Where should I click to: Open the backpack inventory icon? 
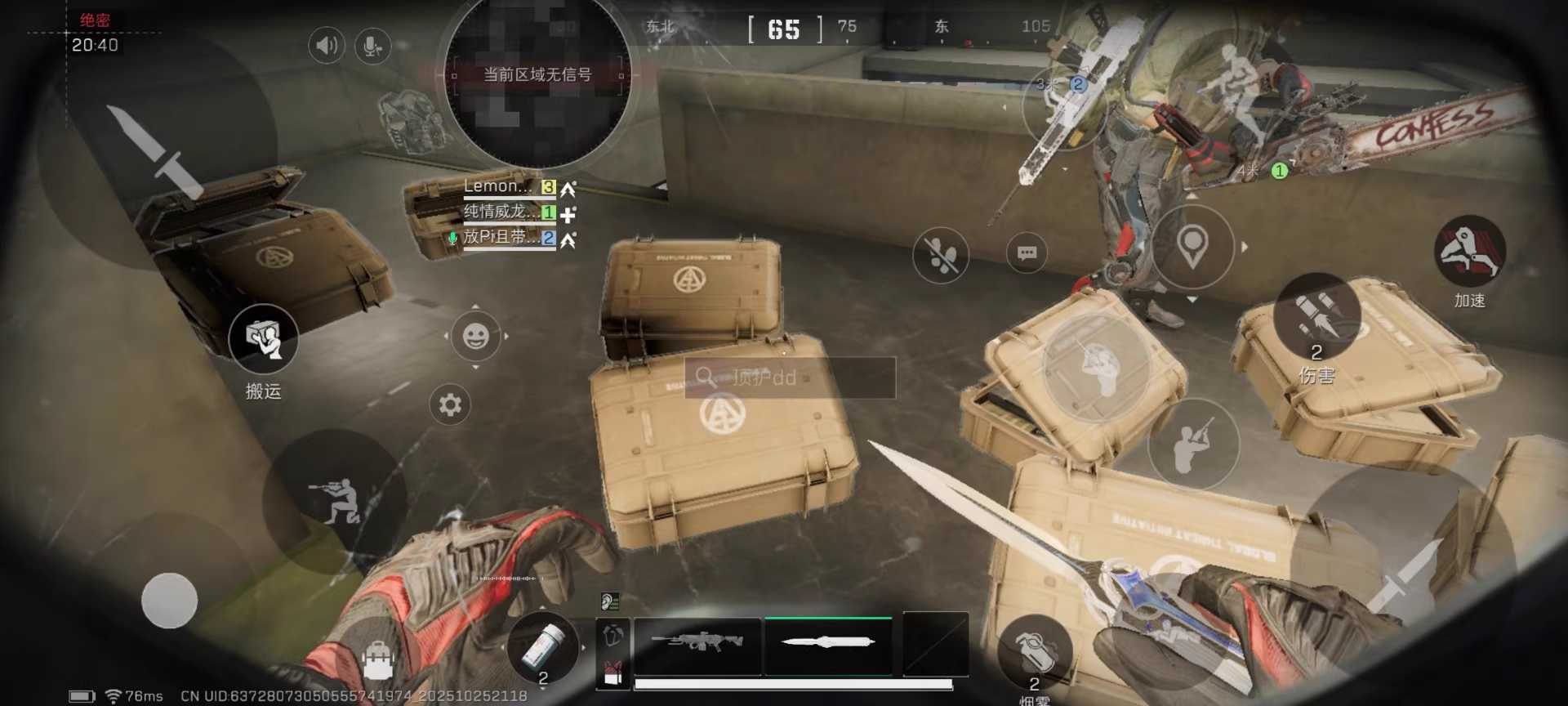click(378, 659)
